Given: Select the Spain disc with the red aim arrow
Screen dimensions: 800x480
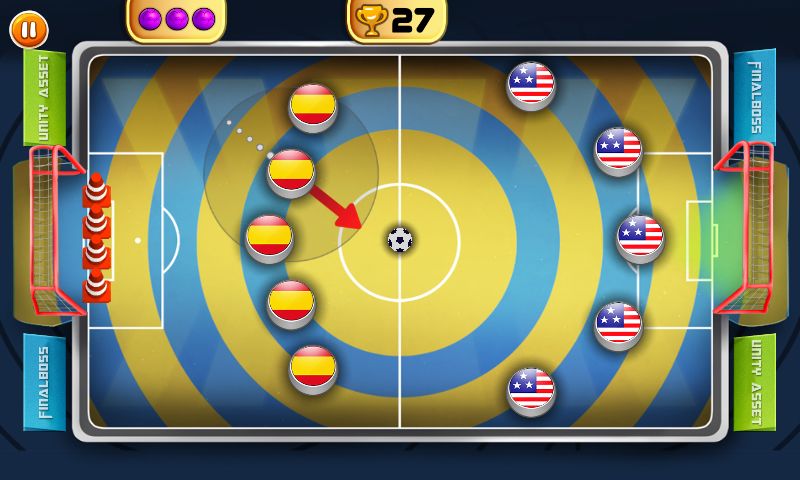Looking at the screenshot, I should coord(292,171).
